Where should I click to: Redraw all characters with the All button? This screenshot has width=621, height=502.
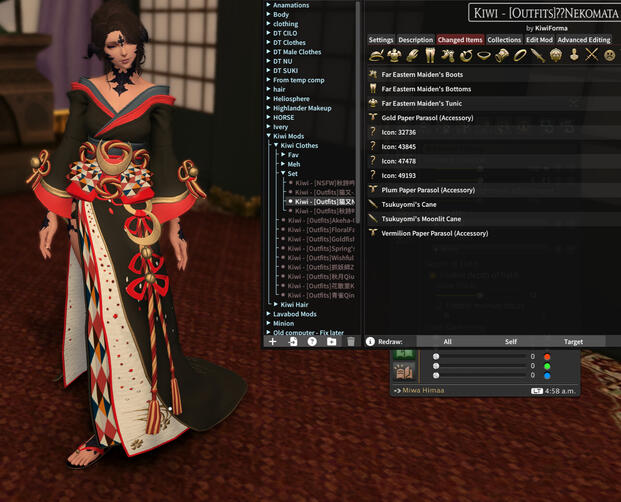(447, 342)
